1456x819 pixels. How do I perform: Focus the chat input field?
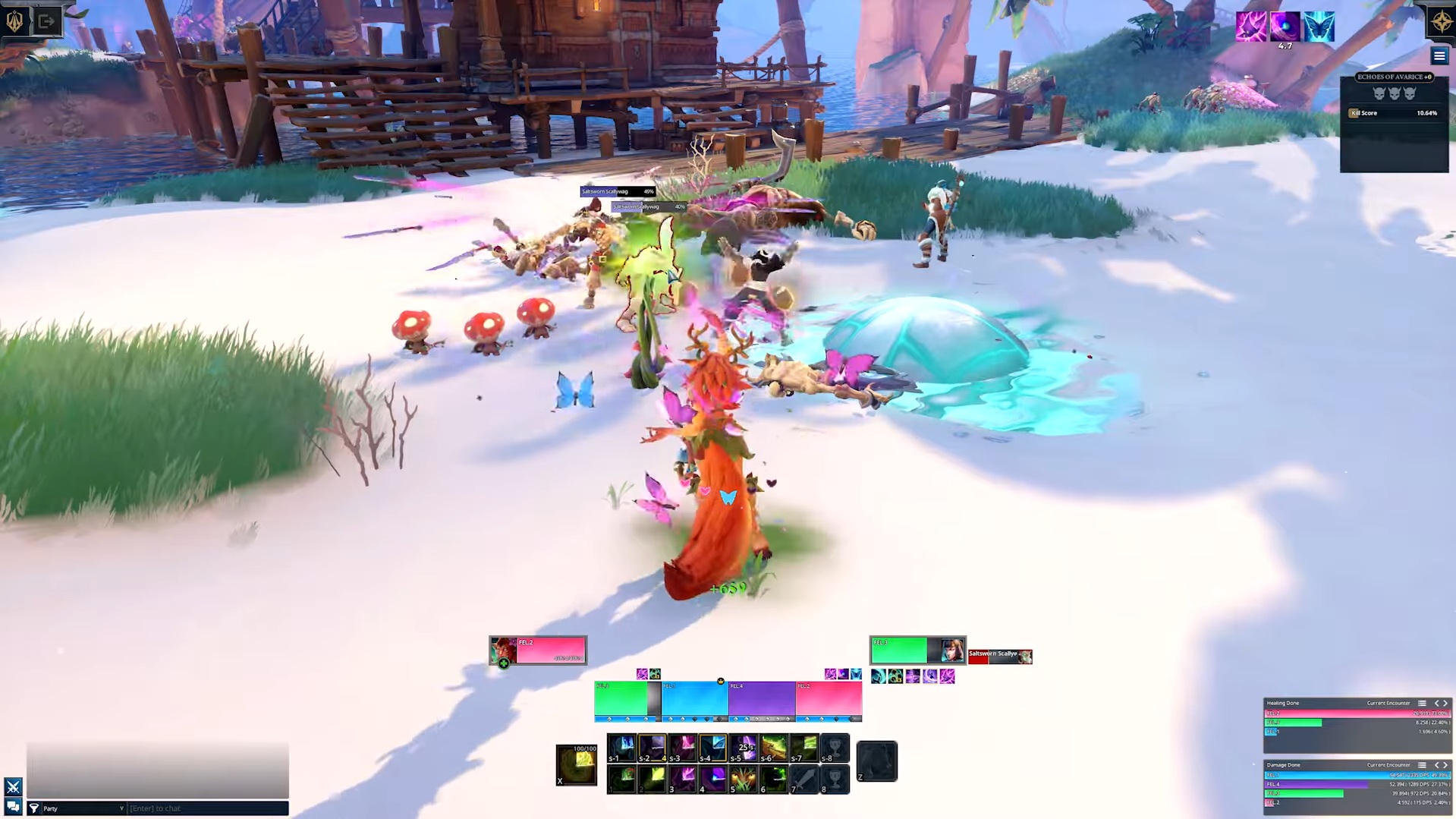tap(207, 808)
